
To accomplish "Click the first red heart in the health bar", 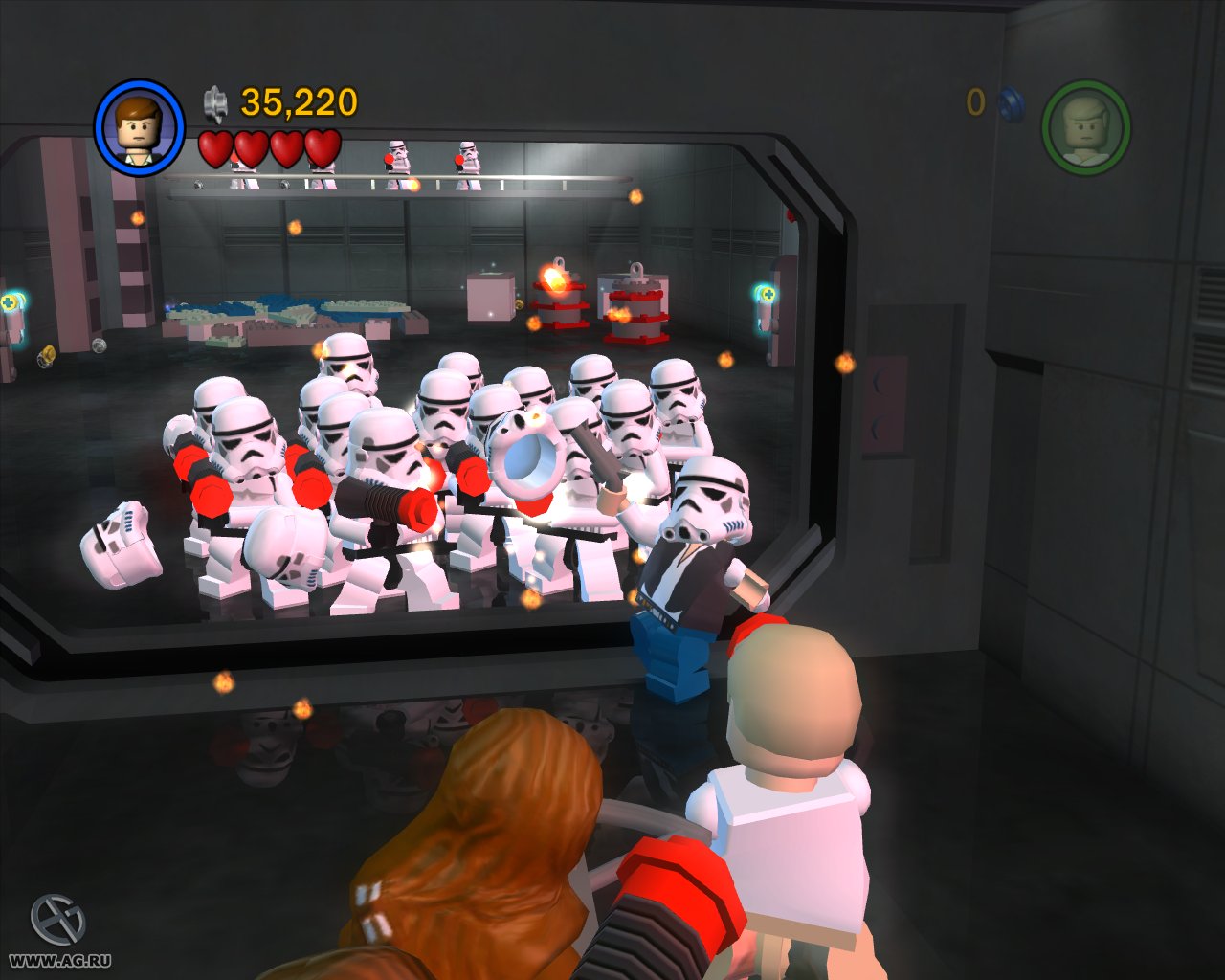I will (x=214, y=150).
